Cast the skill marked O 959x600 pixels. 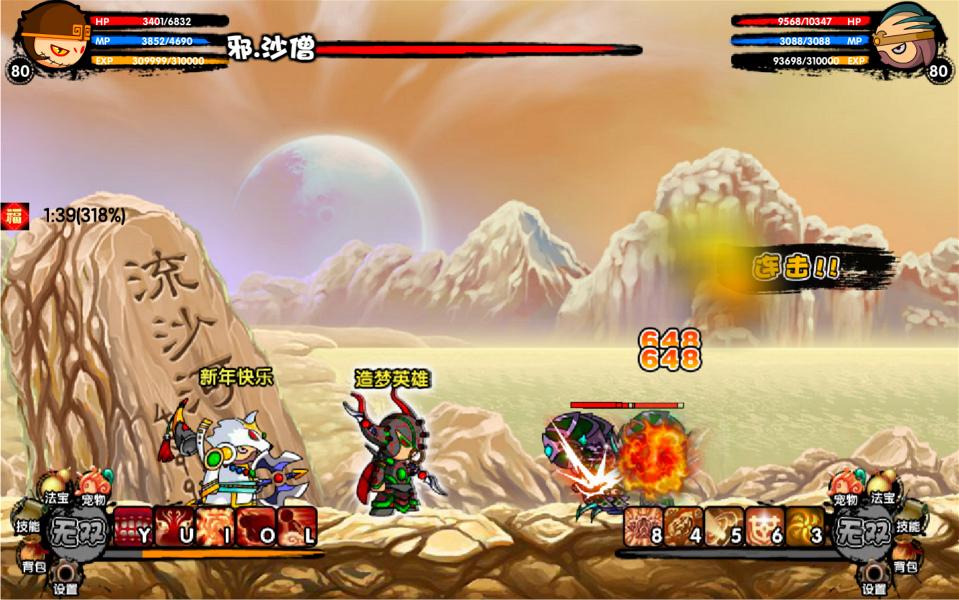pyautogui.click(x=256, y=526)
